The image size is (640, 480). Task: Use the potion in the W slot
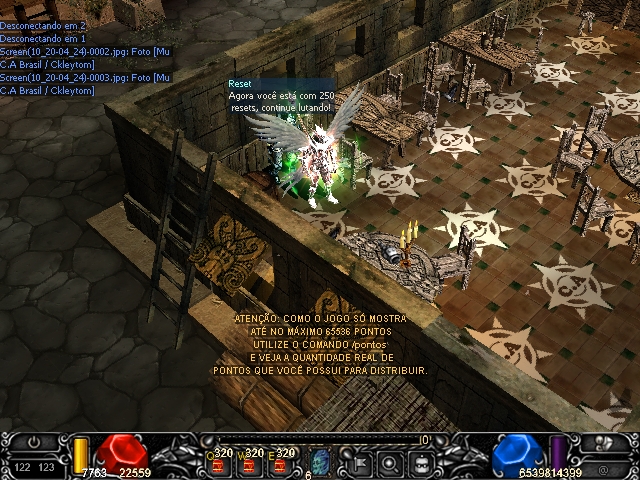(x=250, y=462)
